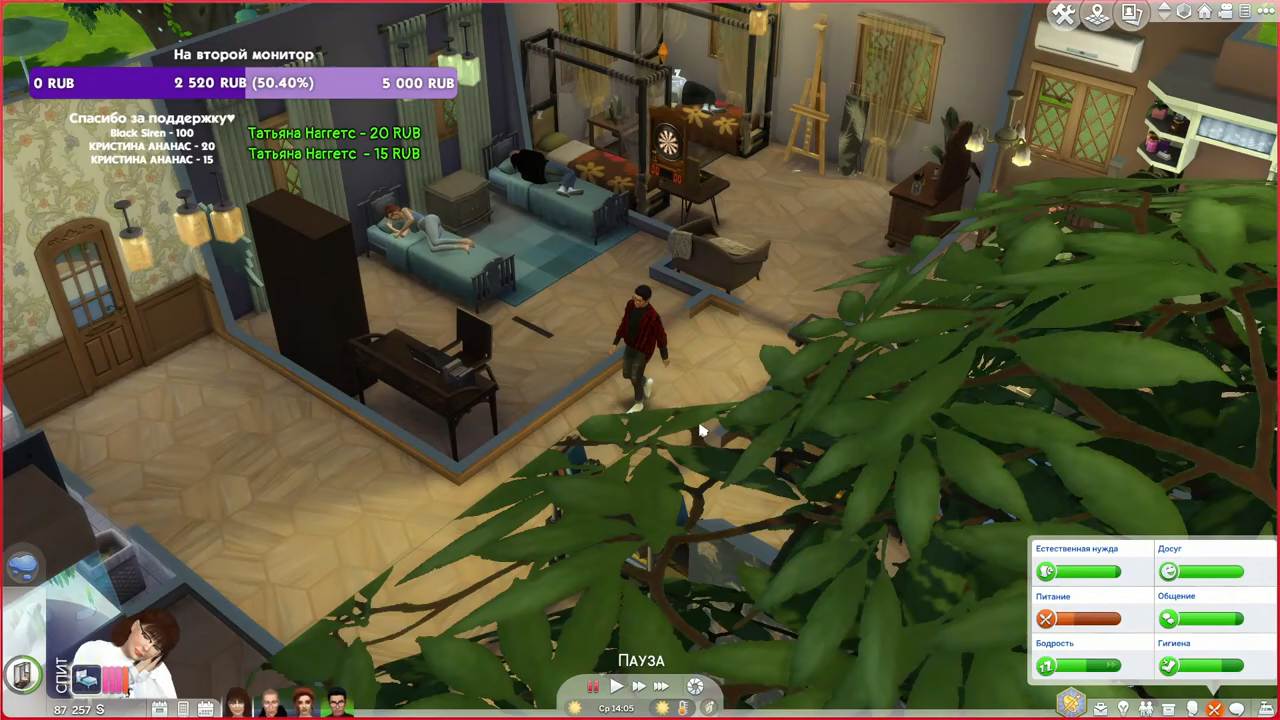The image size is (1280, 720).
Task: Open the calendar icon beside household funds
Action: click(159, 709)
